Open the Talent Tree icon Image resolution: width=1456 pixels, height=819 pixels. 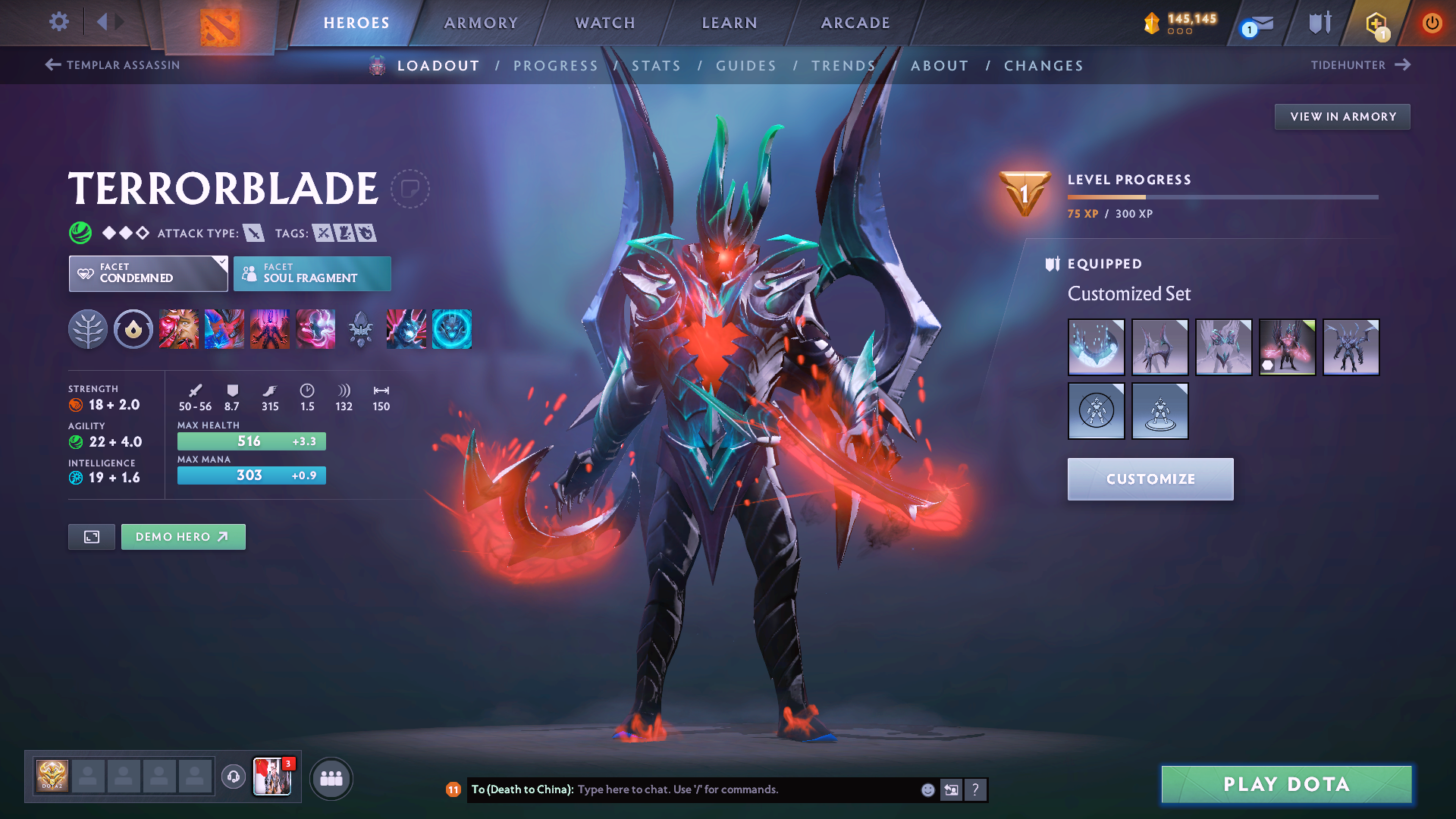(89, 329)
